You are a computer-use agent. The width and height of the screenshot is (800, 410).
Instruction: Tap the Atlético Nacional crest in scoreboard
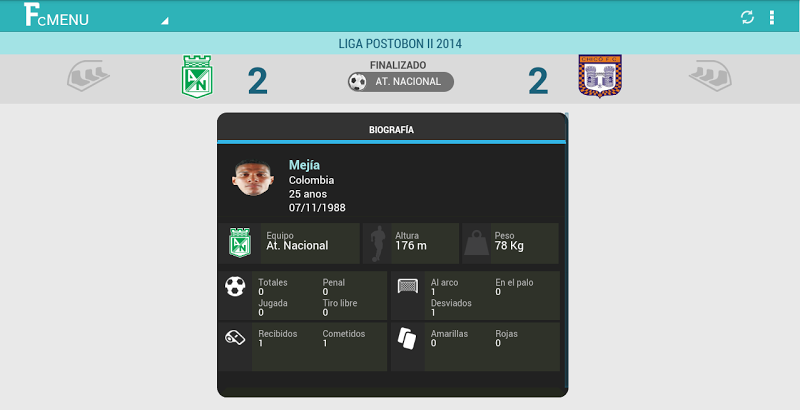[196, 77]
